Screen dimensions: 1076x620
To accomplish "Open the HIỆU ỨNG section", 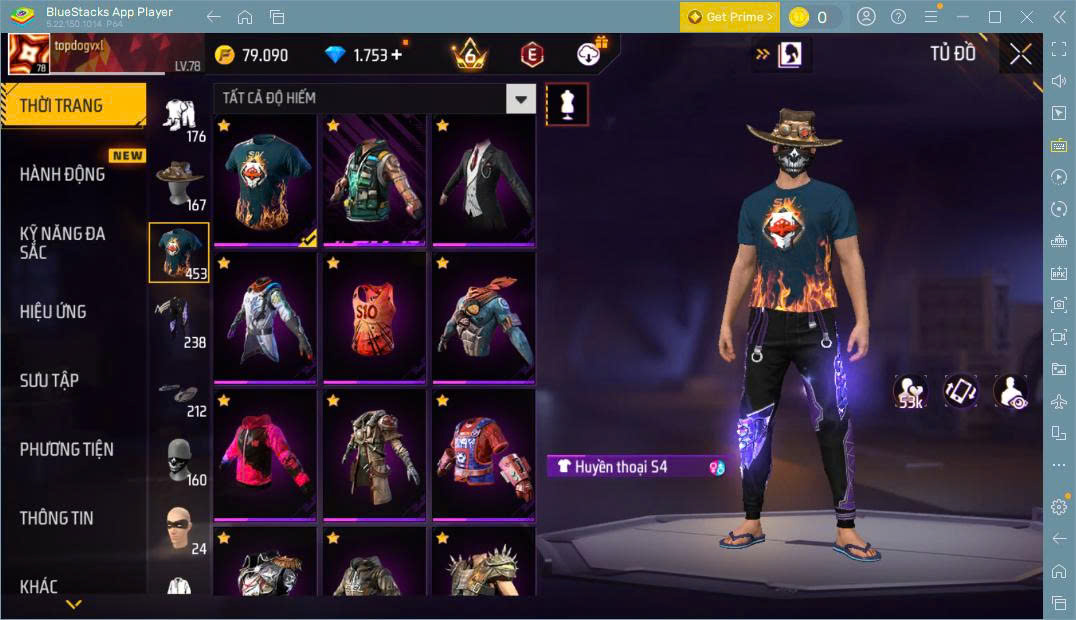I will coord(53,311).
